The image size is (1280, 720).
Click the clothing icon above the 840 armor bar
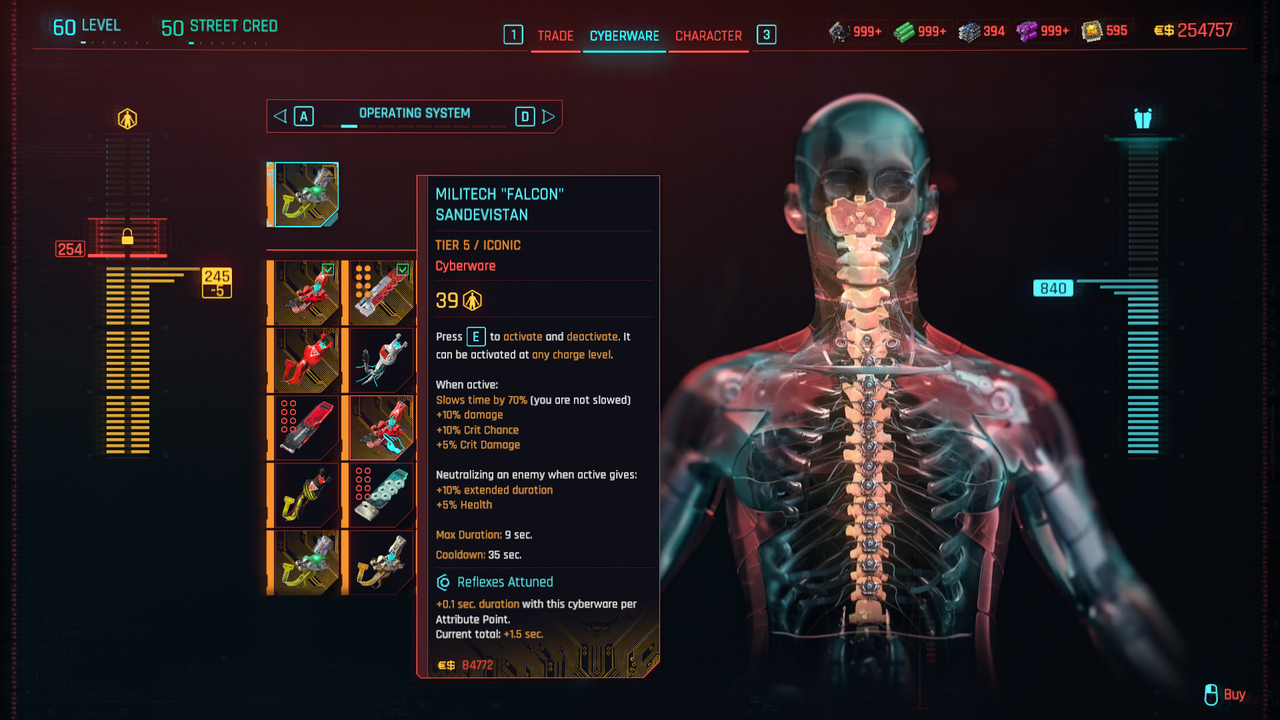[1143, 118]
